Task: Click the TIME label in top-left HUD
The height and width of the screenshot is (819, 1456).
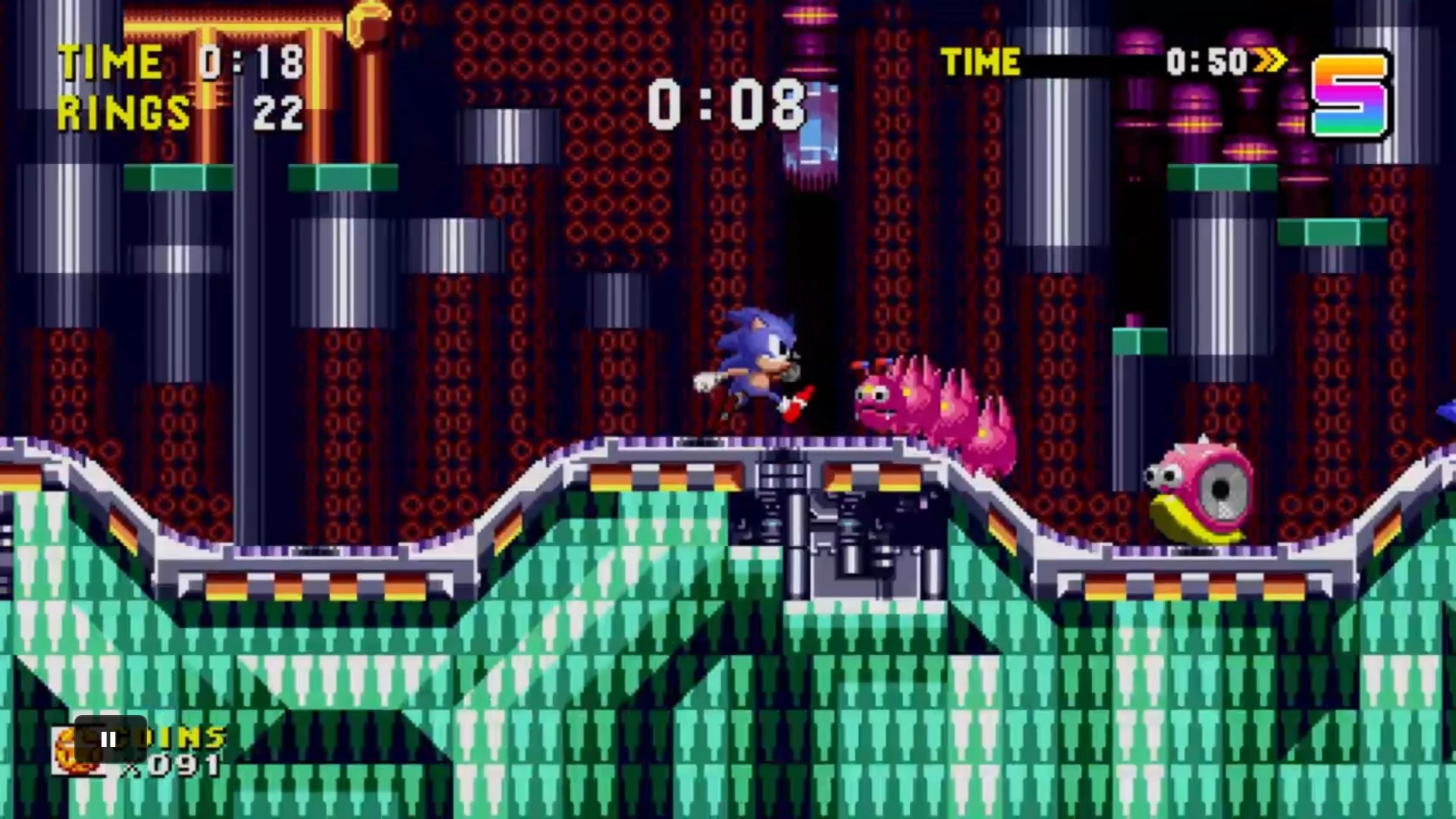Action: coord(111,61)
